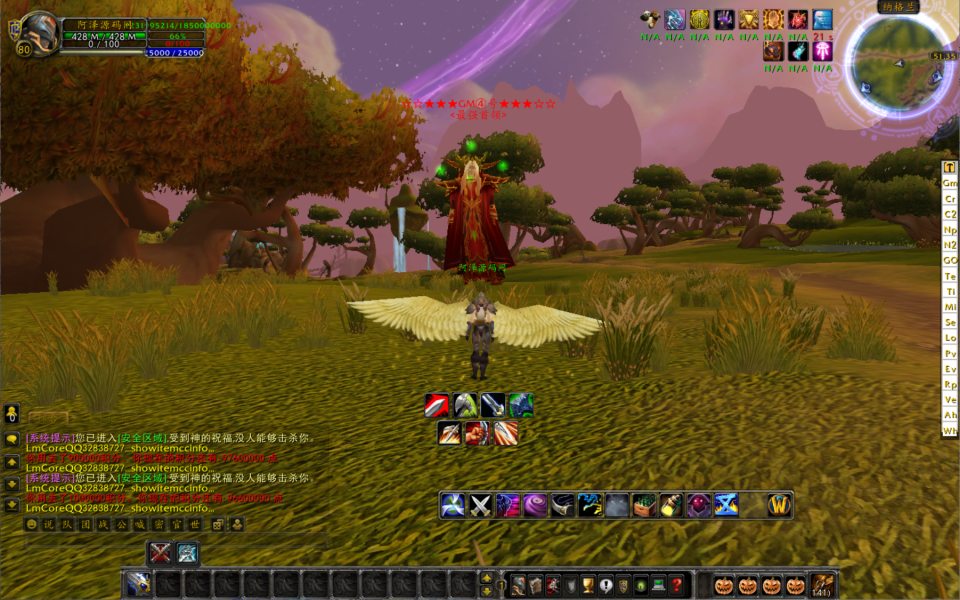Jump chat to the bottom
The height and width of the screenshot is (600, 960).
pos(12,505)
